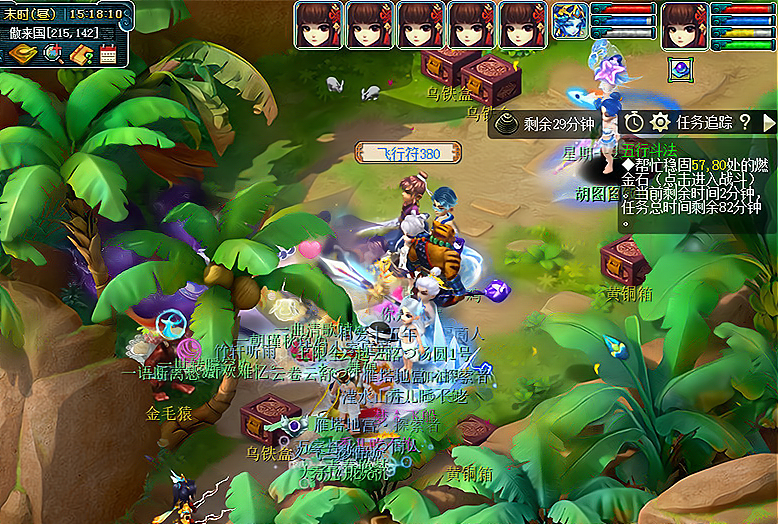Click the 剩余29分钟 incense timer button
Screen dimensions: 778x524
(546, 123)
